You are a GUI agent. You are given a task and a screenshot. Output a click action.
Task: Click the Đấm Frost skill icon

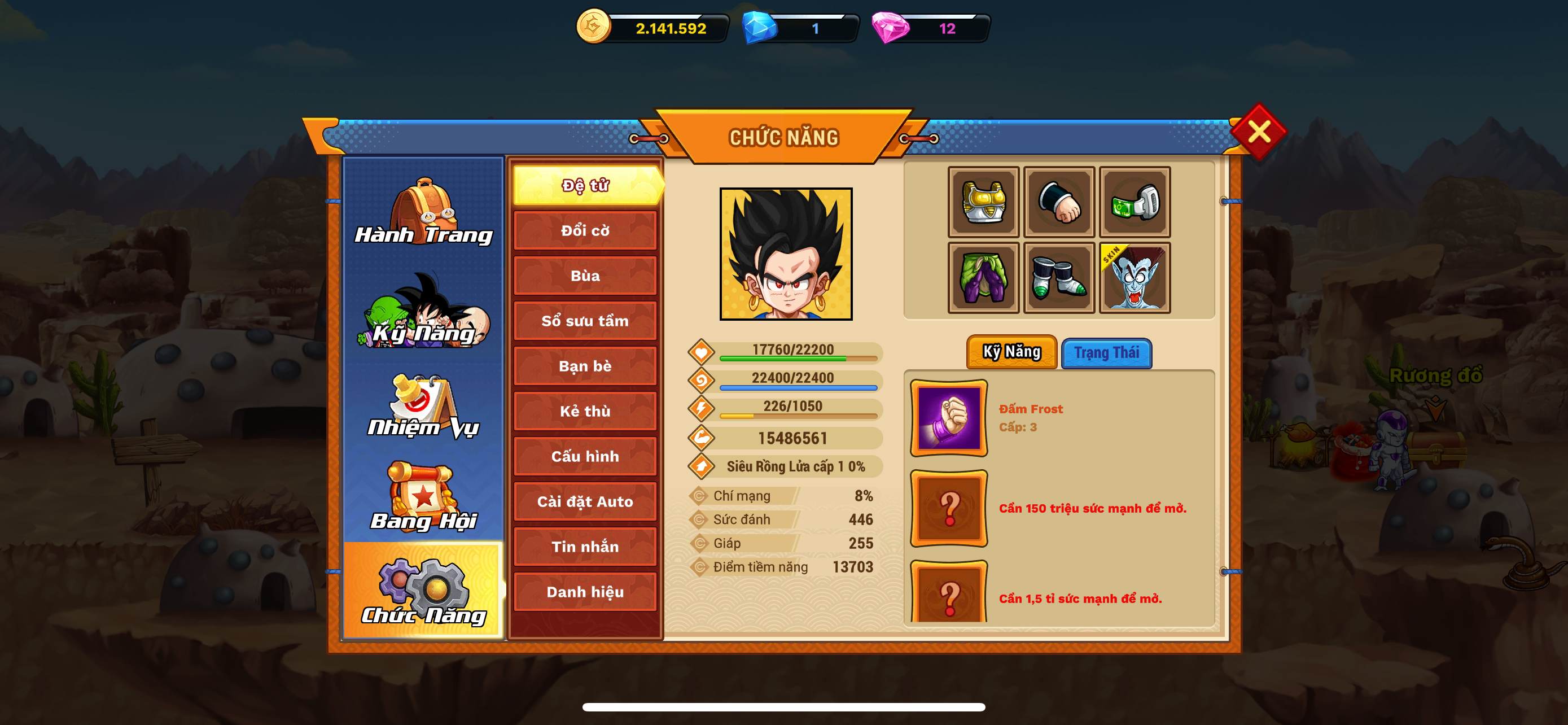[x=948, y=418]
